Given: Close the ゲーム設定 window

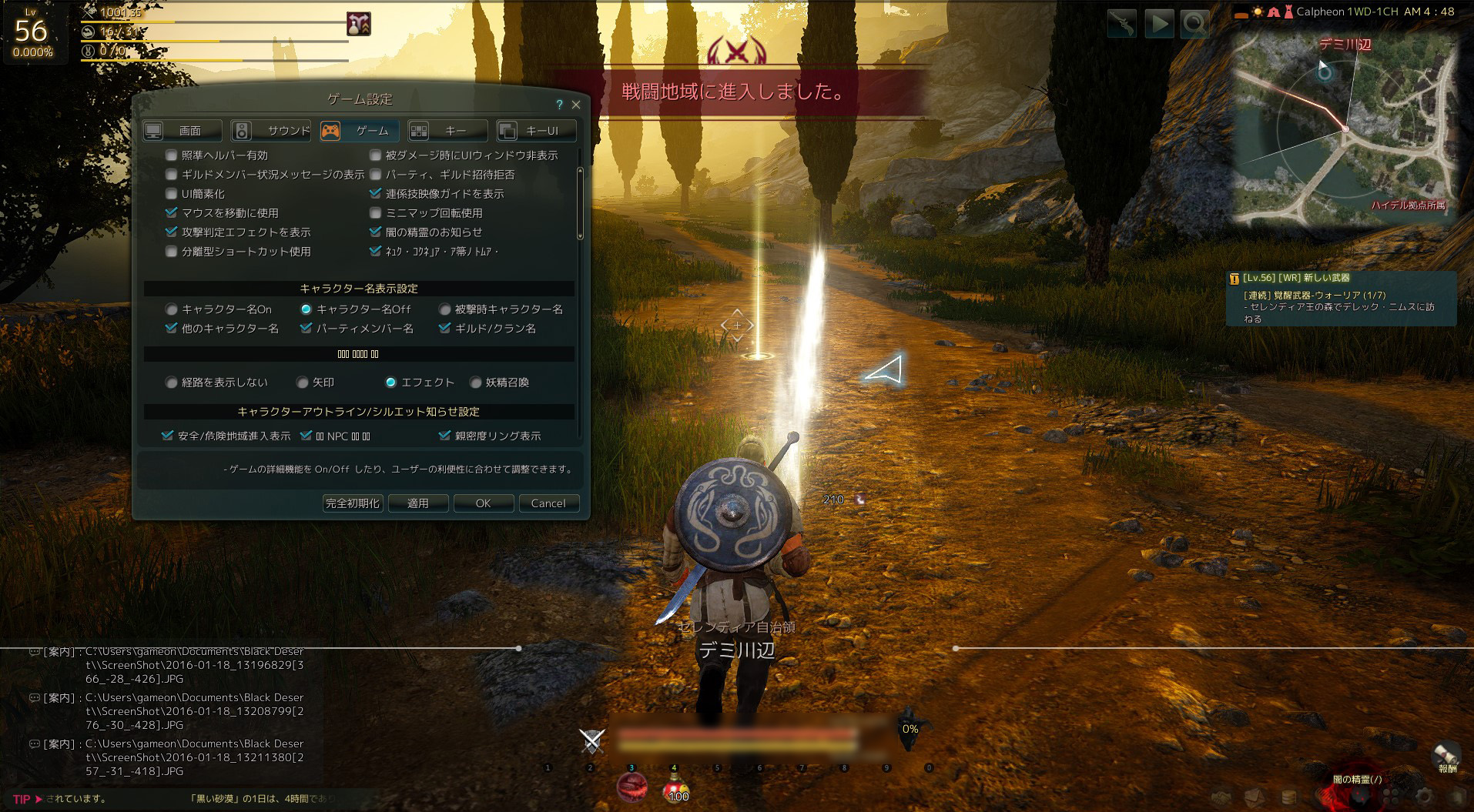Looking at the screenshot, I should pos(576,105).
